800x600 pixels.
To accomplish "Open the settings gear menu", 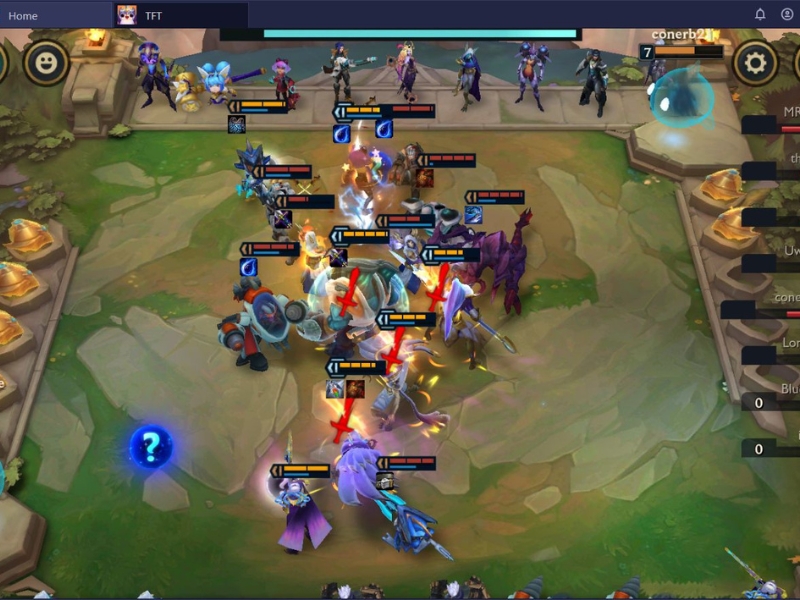I will coord(755,64).
